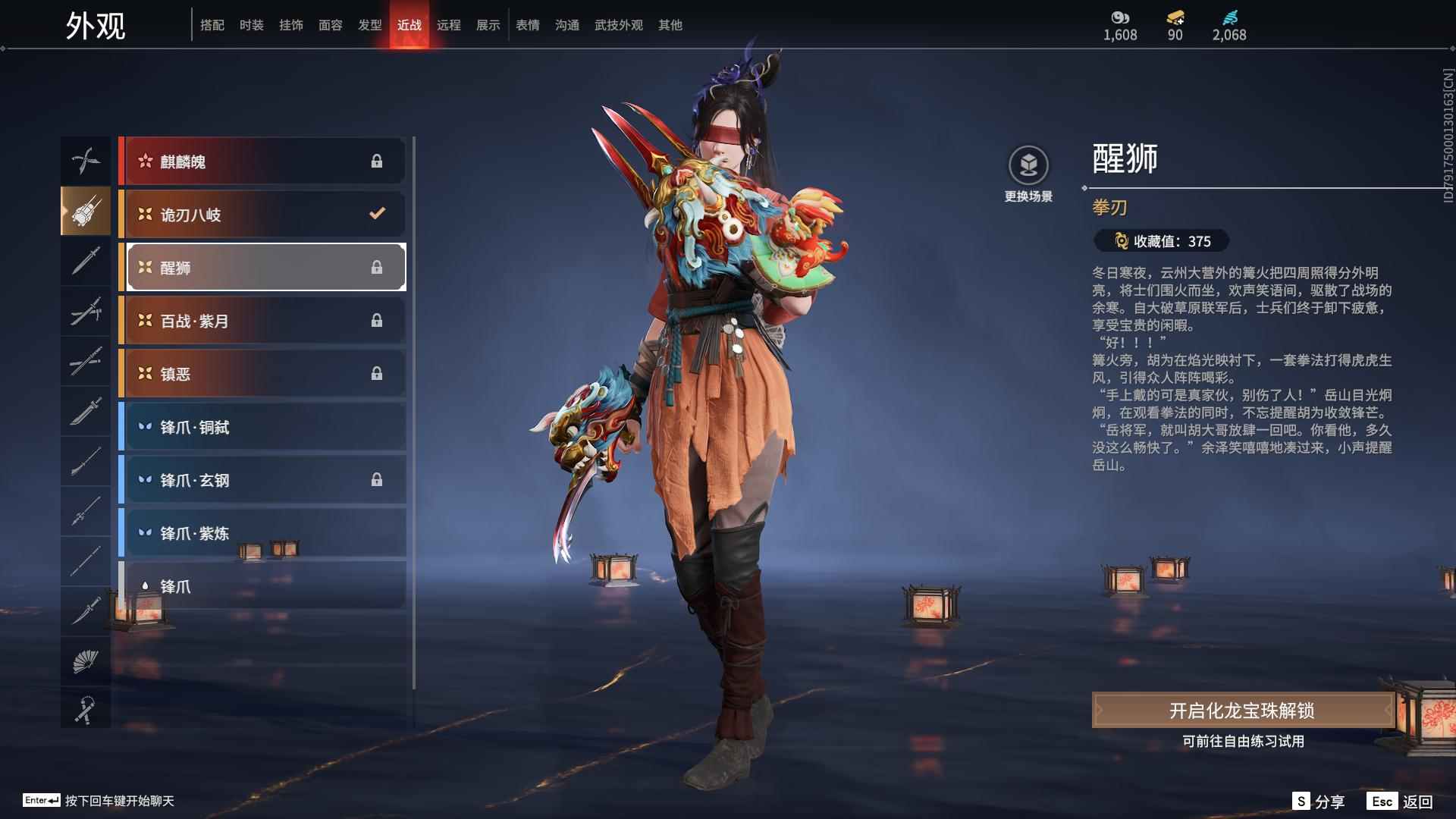Click the coin currency icon showing 1,608

pyautogui.click(x=1121, y=18)
